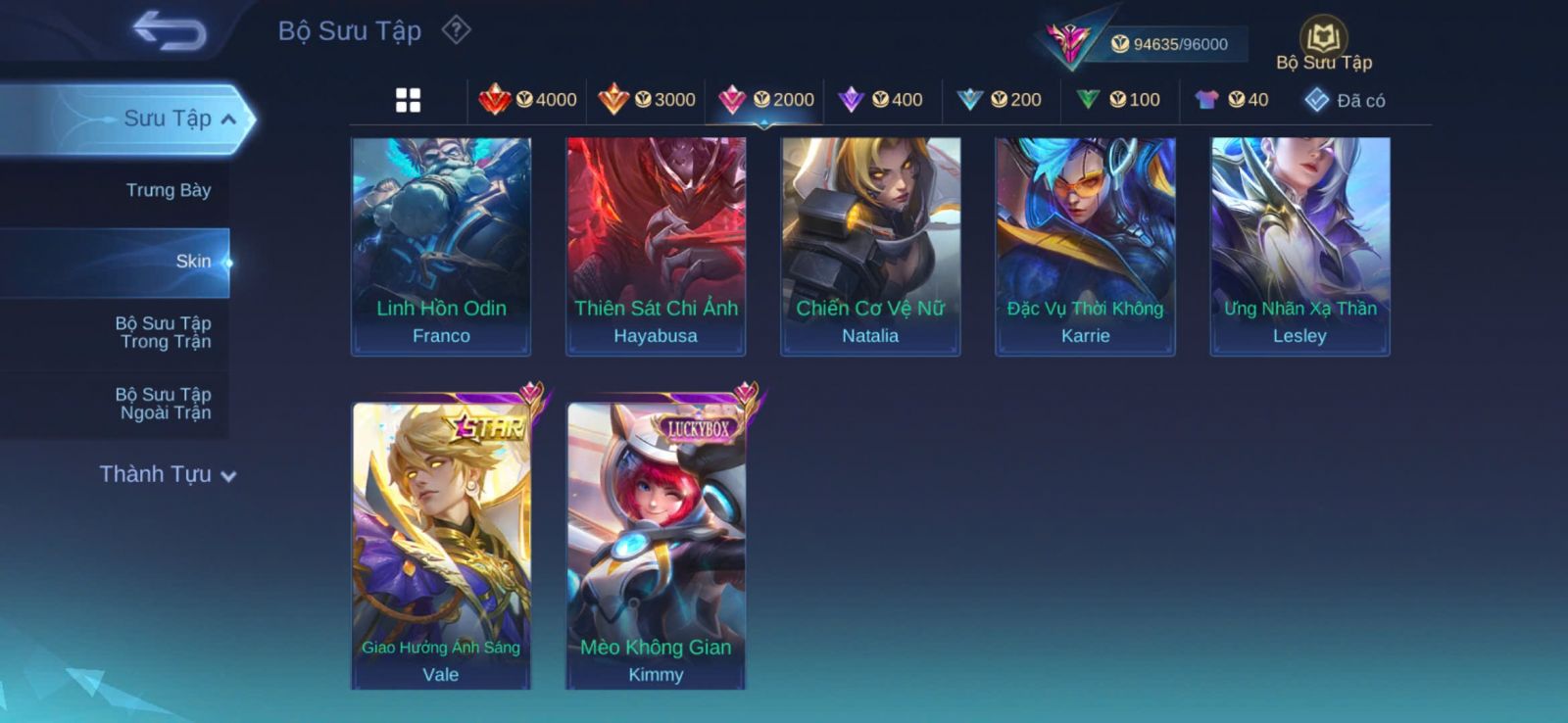Screen dimensions: 1568x723
Task: Go back with the return arrow
Action: pyautogui.click(x=171, y=29)
